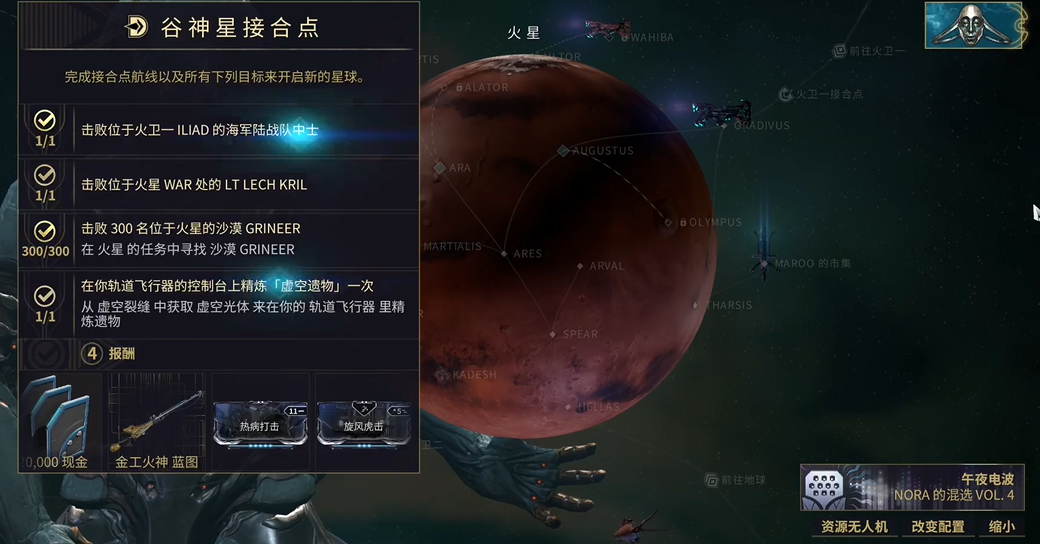The height and width of the screenshot is (544, 1040).
Task: Open the 午夜电波 Nightwave panel
Action: [x=912, y=487]
